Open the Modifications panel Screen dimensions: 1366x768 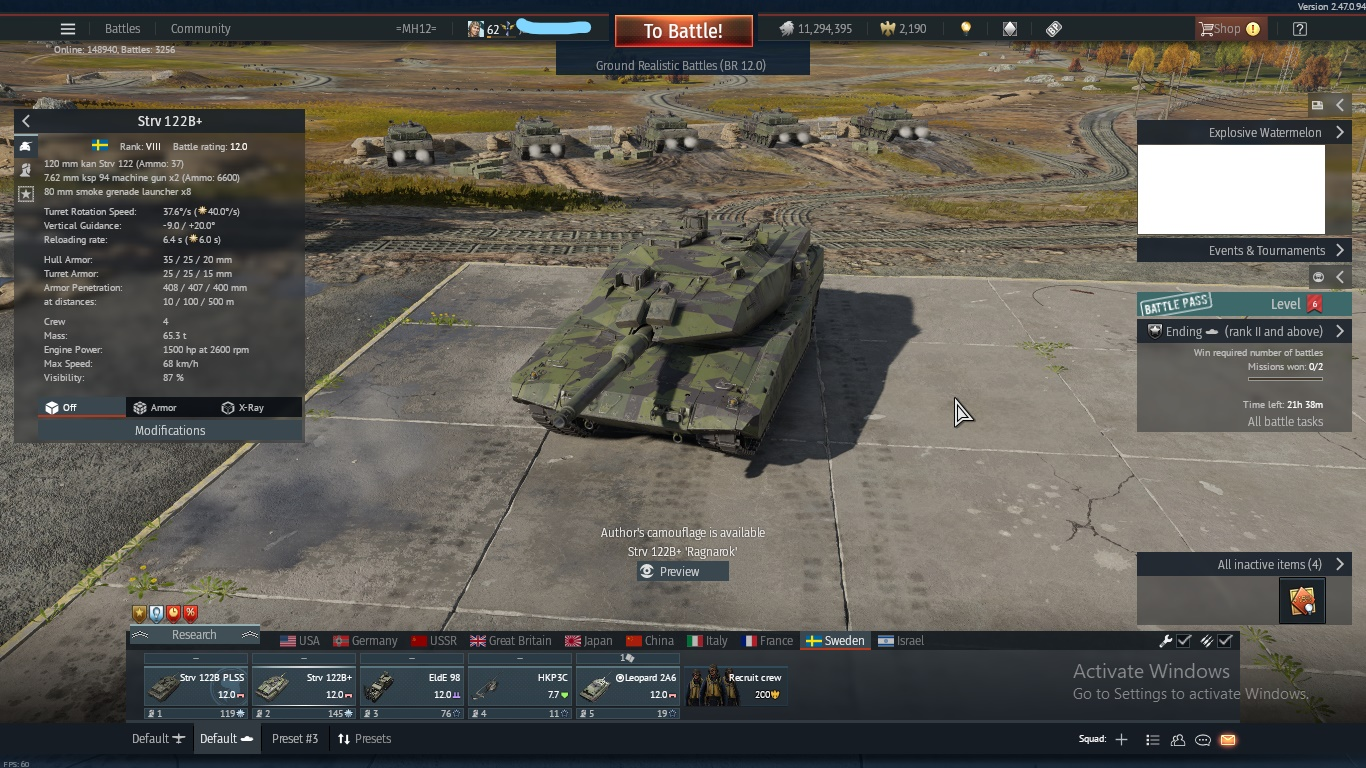[170, 430]
